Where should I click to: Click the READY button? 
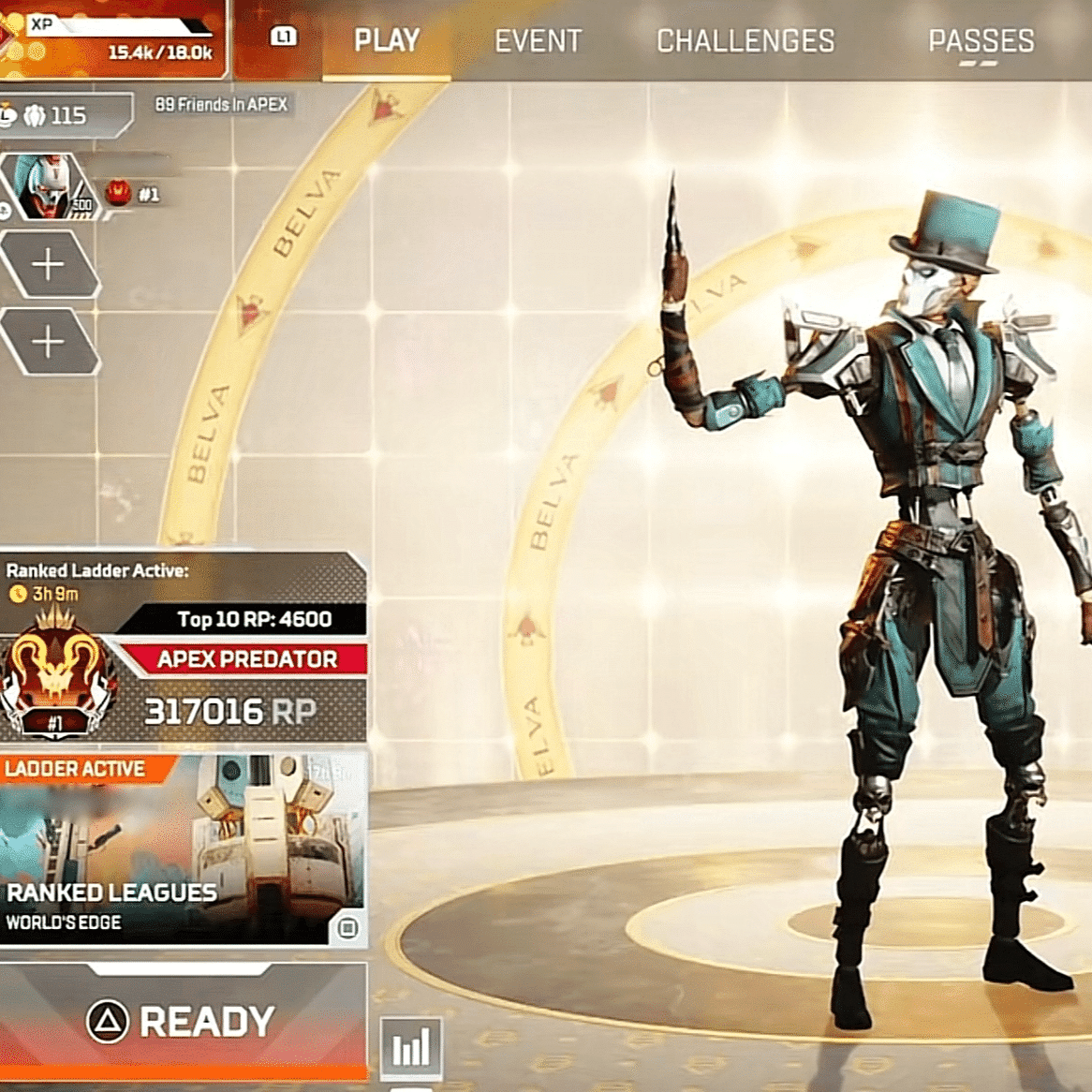183,1022
